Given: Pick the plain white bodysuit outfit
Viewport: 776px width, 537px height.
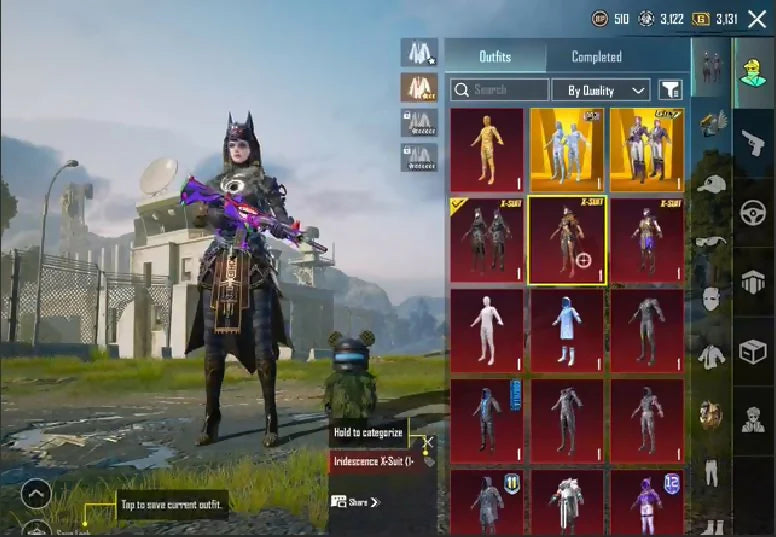Looking at the screenshot, I should [x=487, y=331].
